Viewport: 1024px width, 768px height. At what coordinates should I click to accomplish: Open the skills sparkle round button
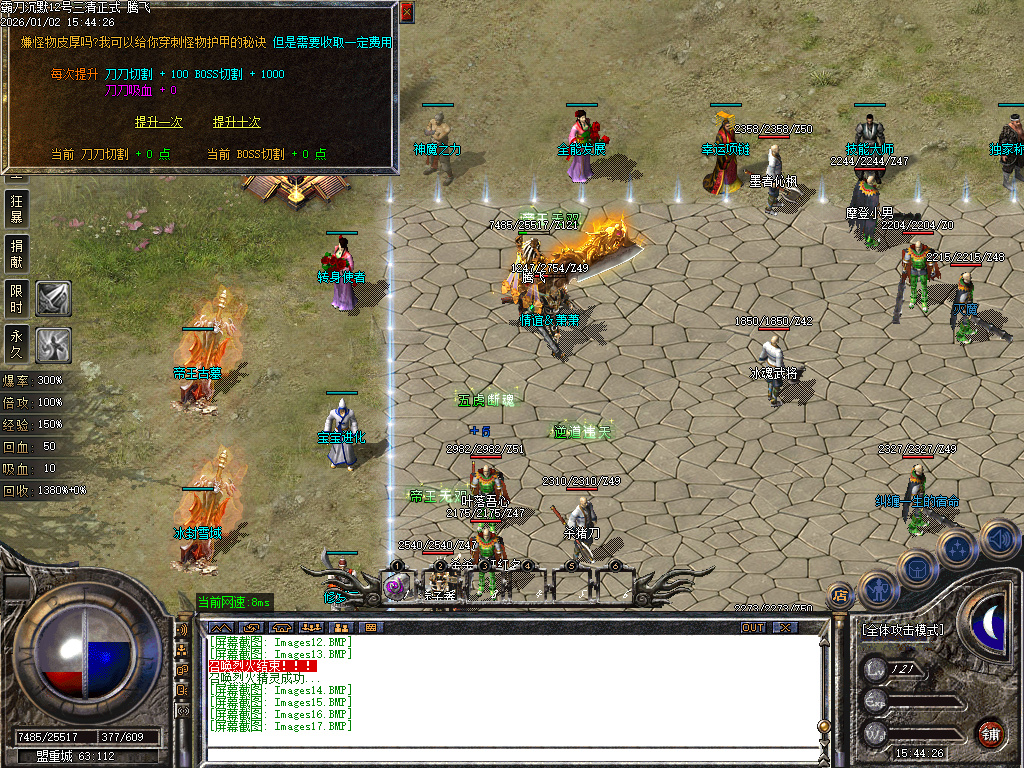point(957,549)
